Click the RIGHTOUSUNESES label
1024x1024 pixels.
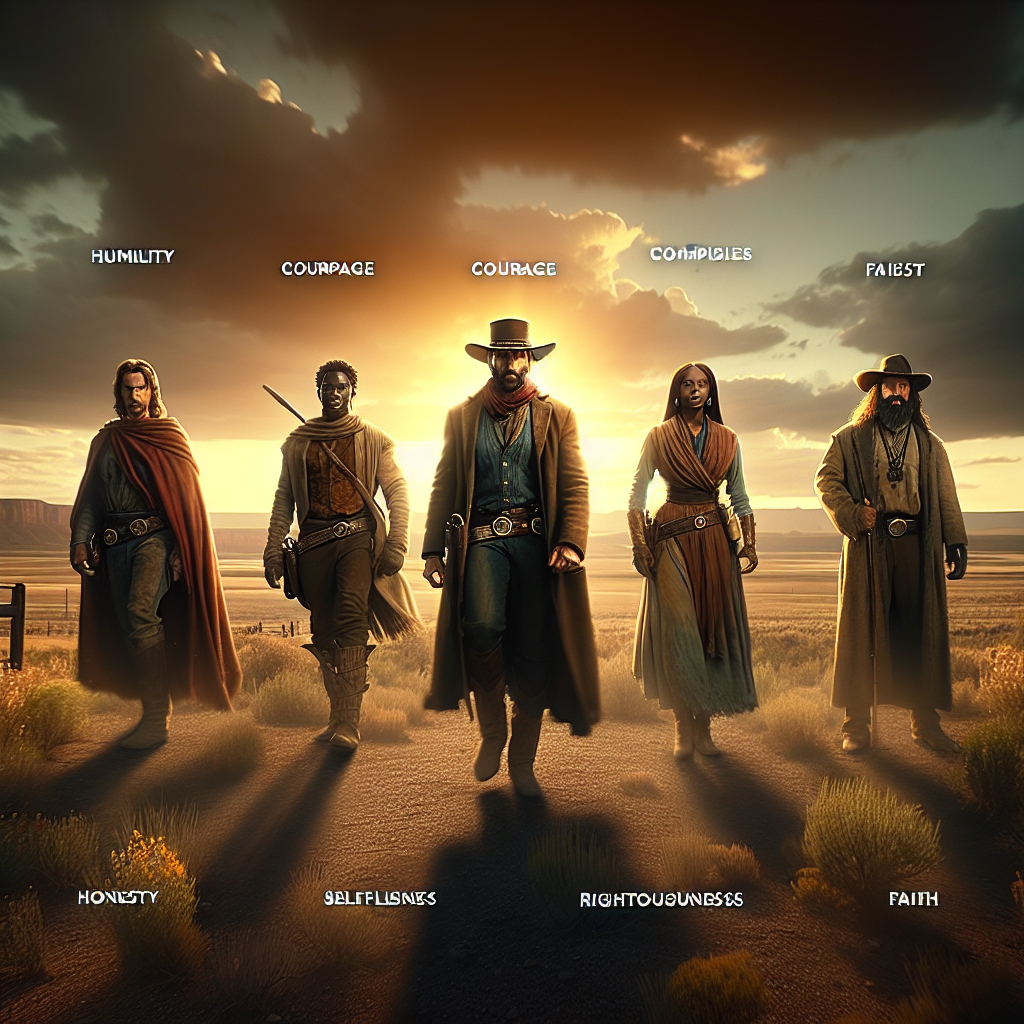click(661, 899)
